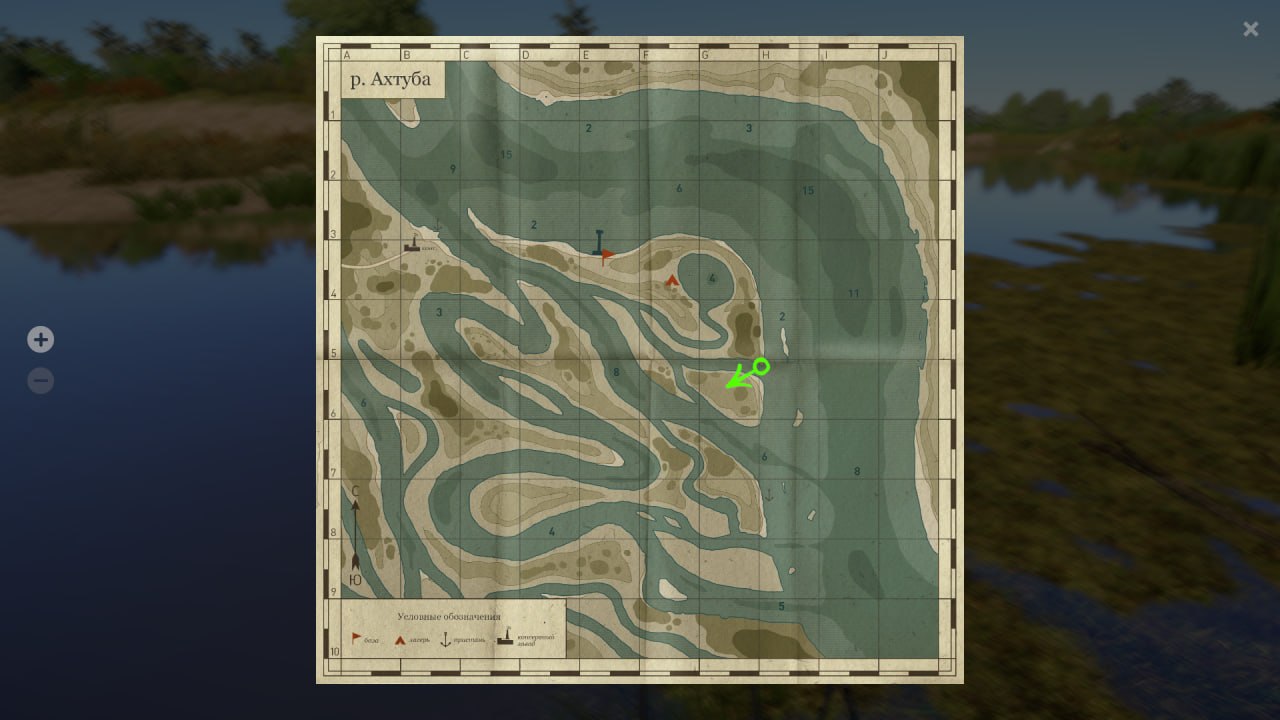Click the anchor pier symbol in legend
This screenshot has height=720, width=1280.
(x=446, y=638)
